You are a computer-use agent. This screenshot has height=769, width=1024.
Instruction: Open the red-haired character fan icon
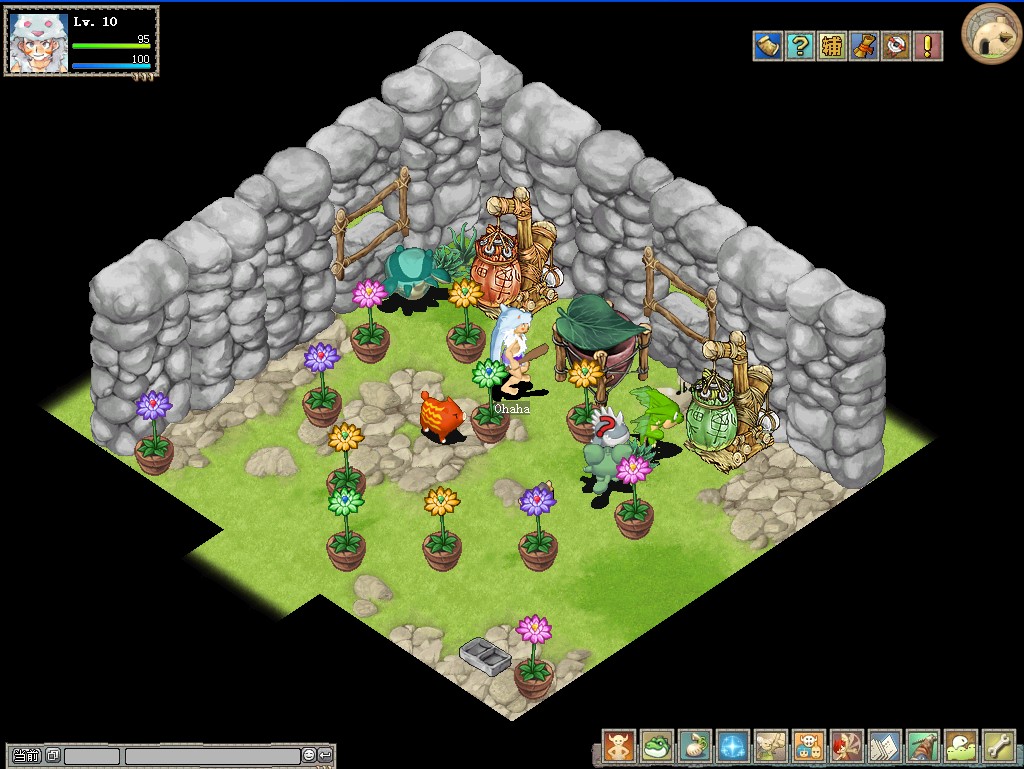847,746
